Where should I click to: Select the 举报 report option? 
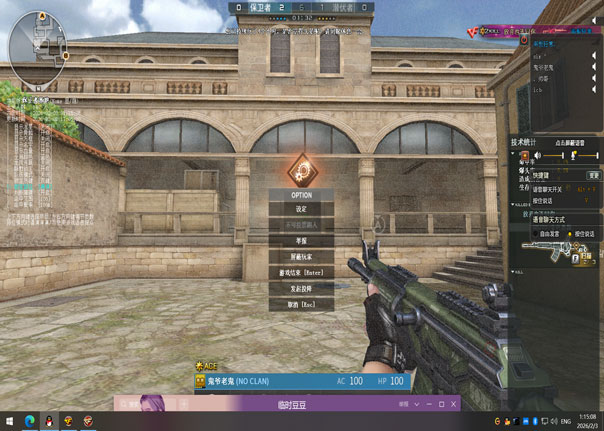[301, 241]
